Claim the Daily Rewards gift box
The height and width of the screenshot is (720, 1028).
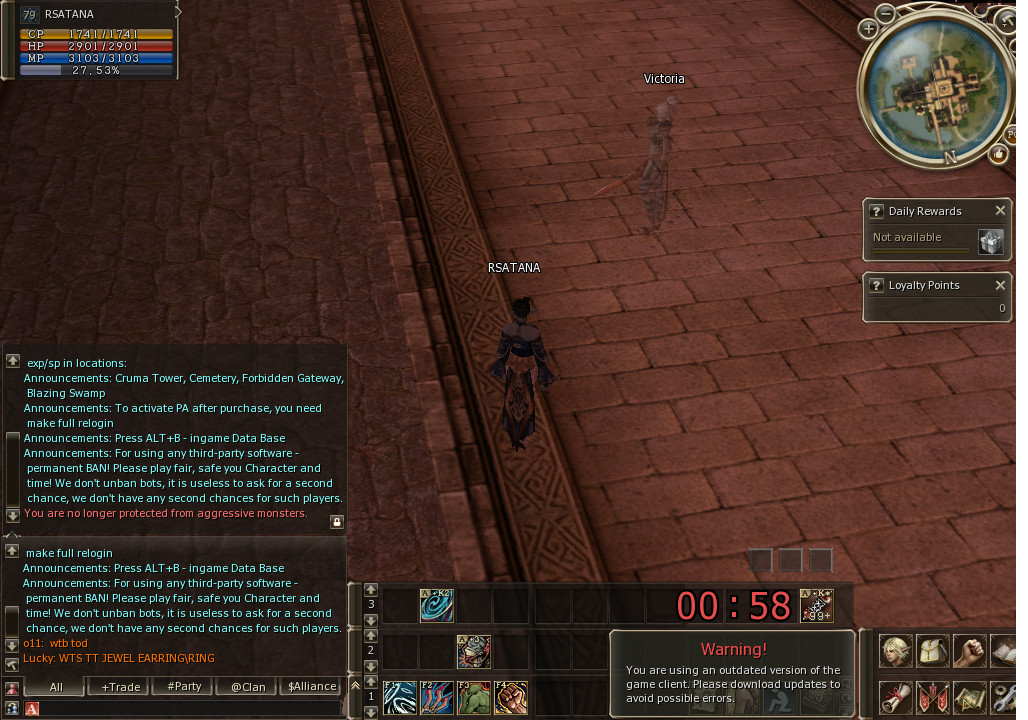990,242
